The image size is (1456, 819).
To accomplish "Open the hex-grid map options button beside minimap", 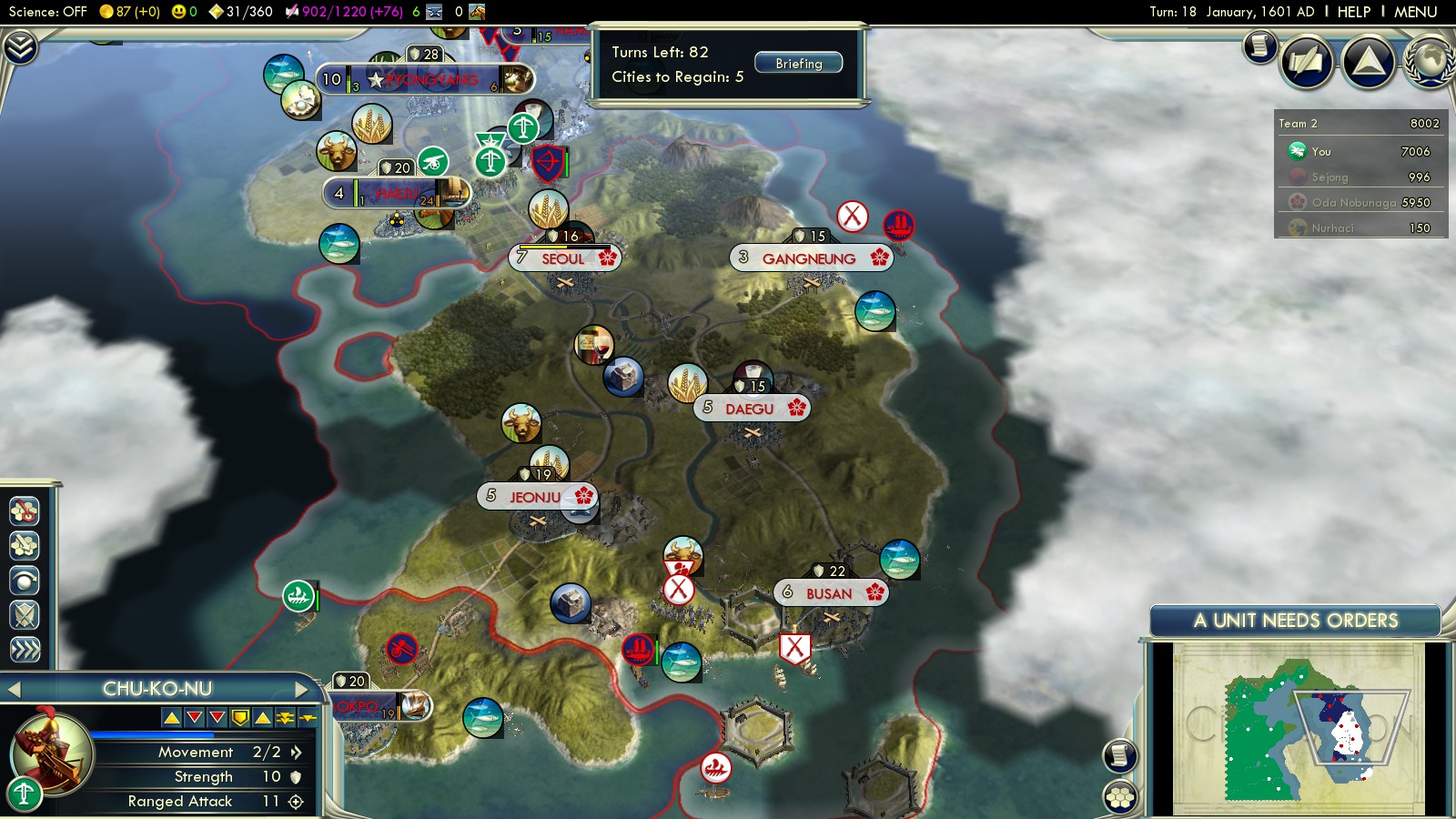I will pos(1120,797).
